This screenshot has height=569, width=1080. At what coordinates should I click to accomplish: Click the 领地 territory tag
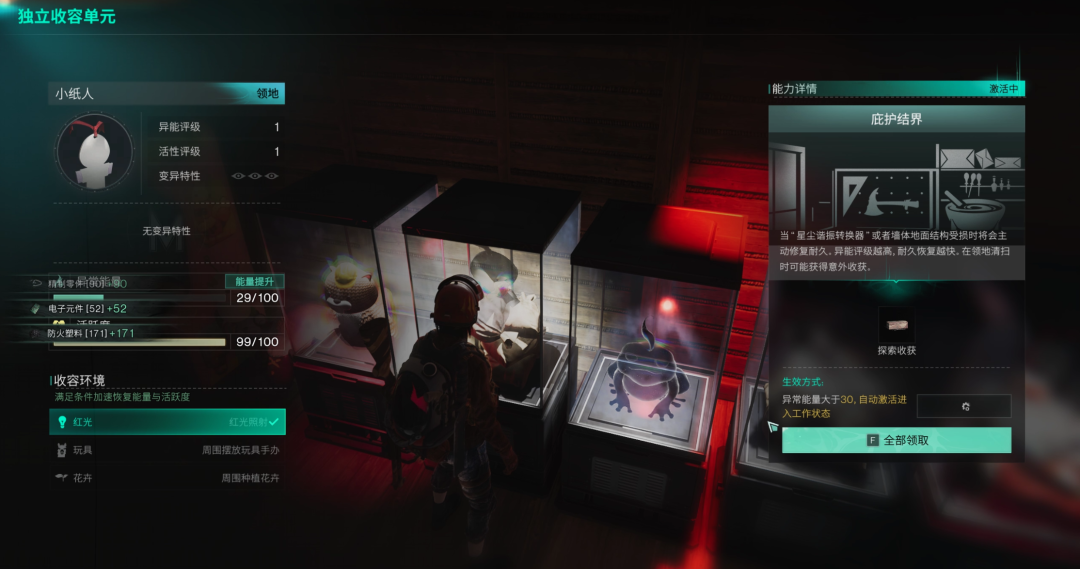pyautogui.click(x=267, y=94)
